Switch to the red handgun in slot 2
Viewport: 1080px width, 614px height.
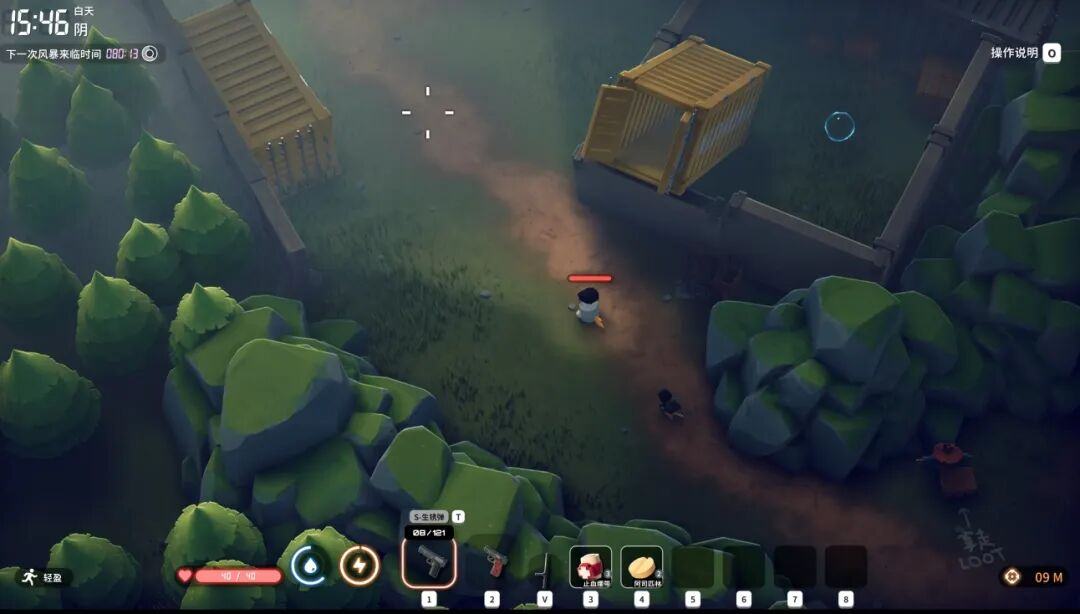(492, 563)
